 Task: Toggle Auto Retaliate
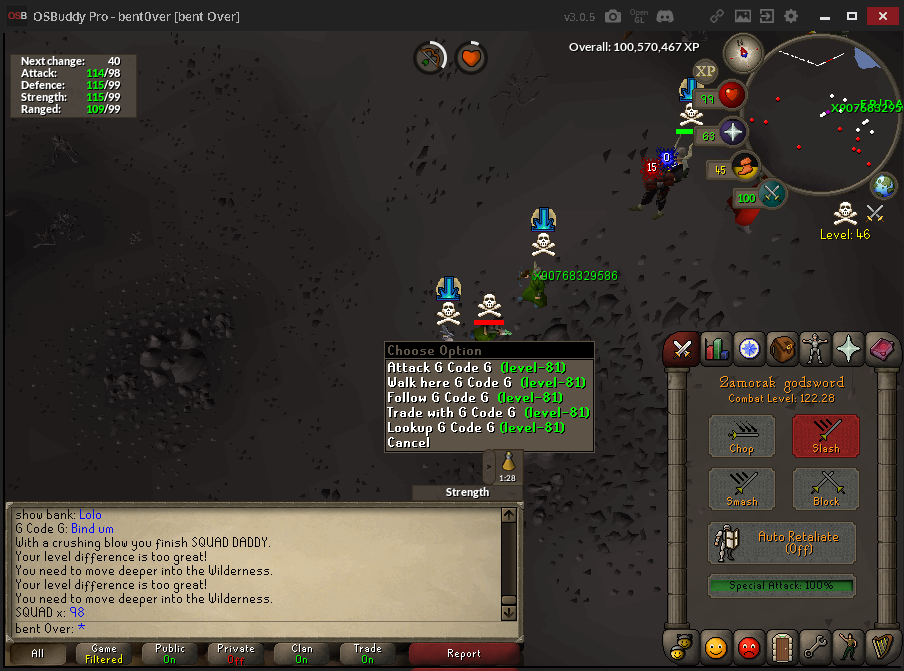[782, 543]
